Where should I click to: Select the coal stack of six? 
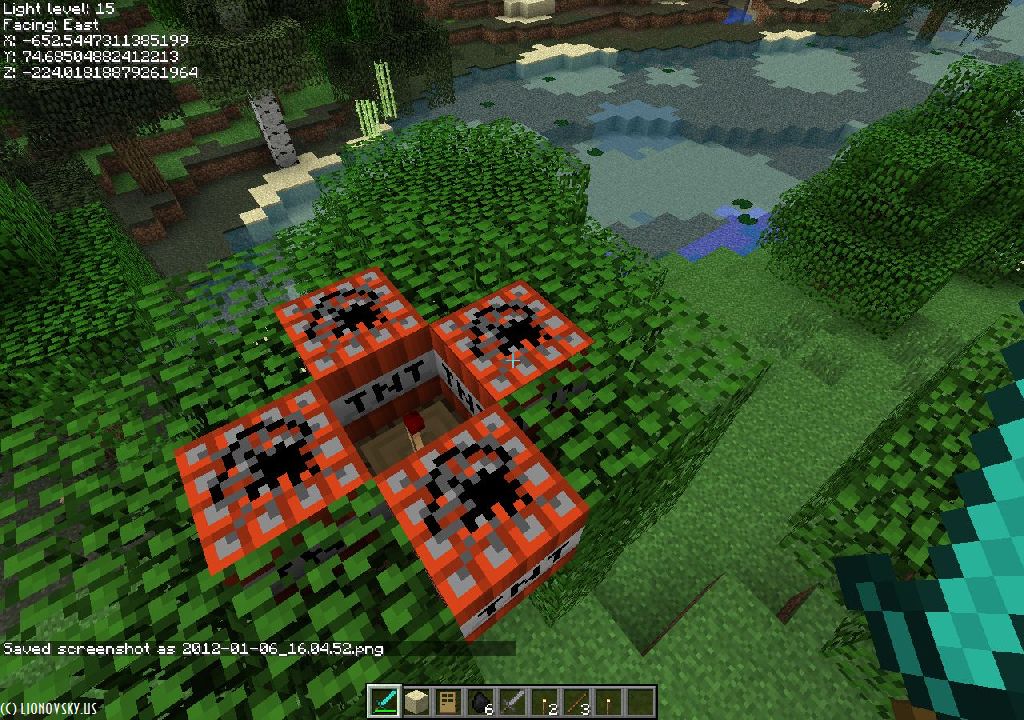pos(481,702)
